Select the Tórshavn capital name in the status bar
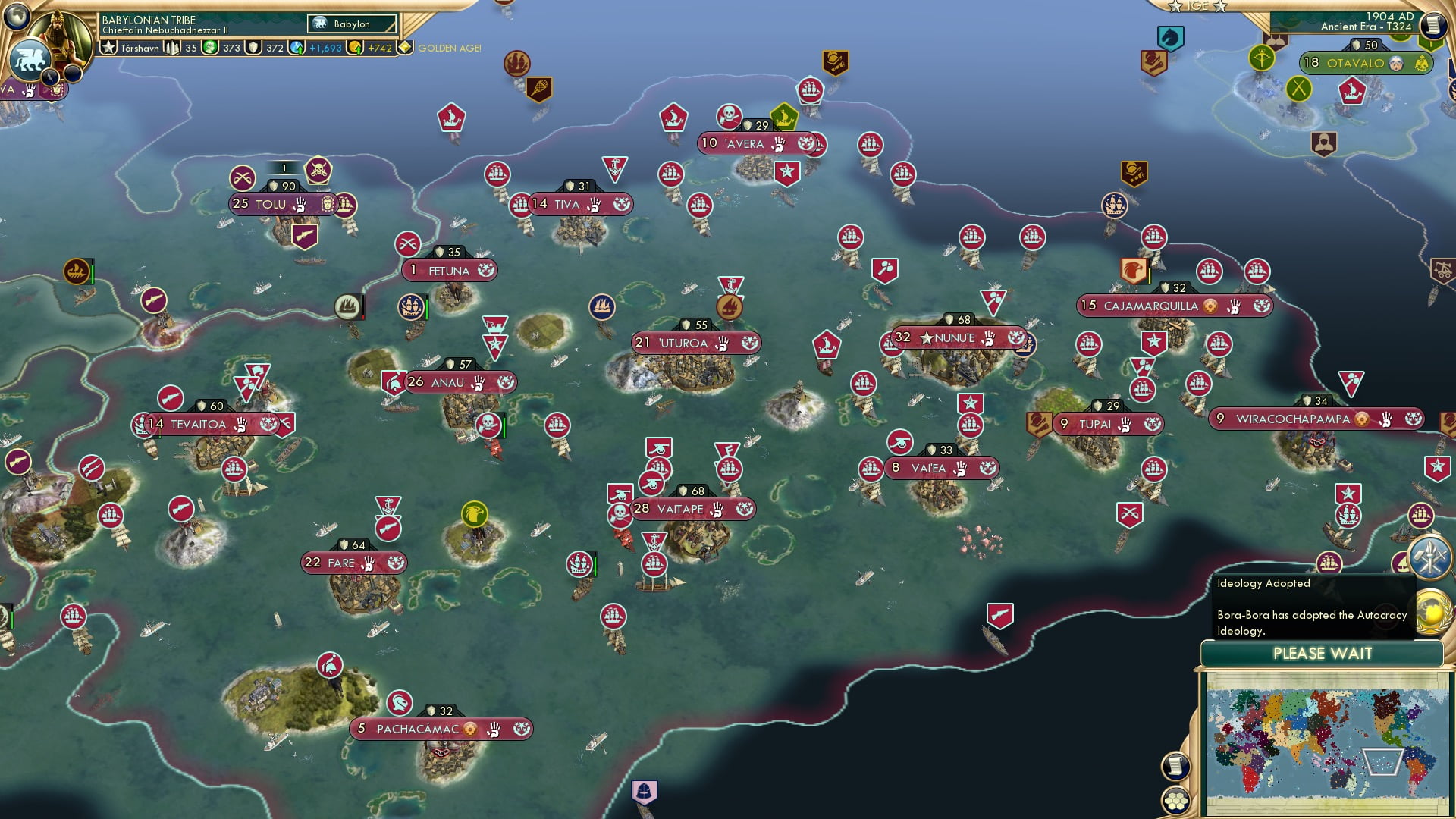Screen dimensions: 1456x819 coord(137,47)
